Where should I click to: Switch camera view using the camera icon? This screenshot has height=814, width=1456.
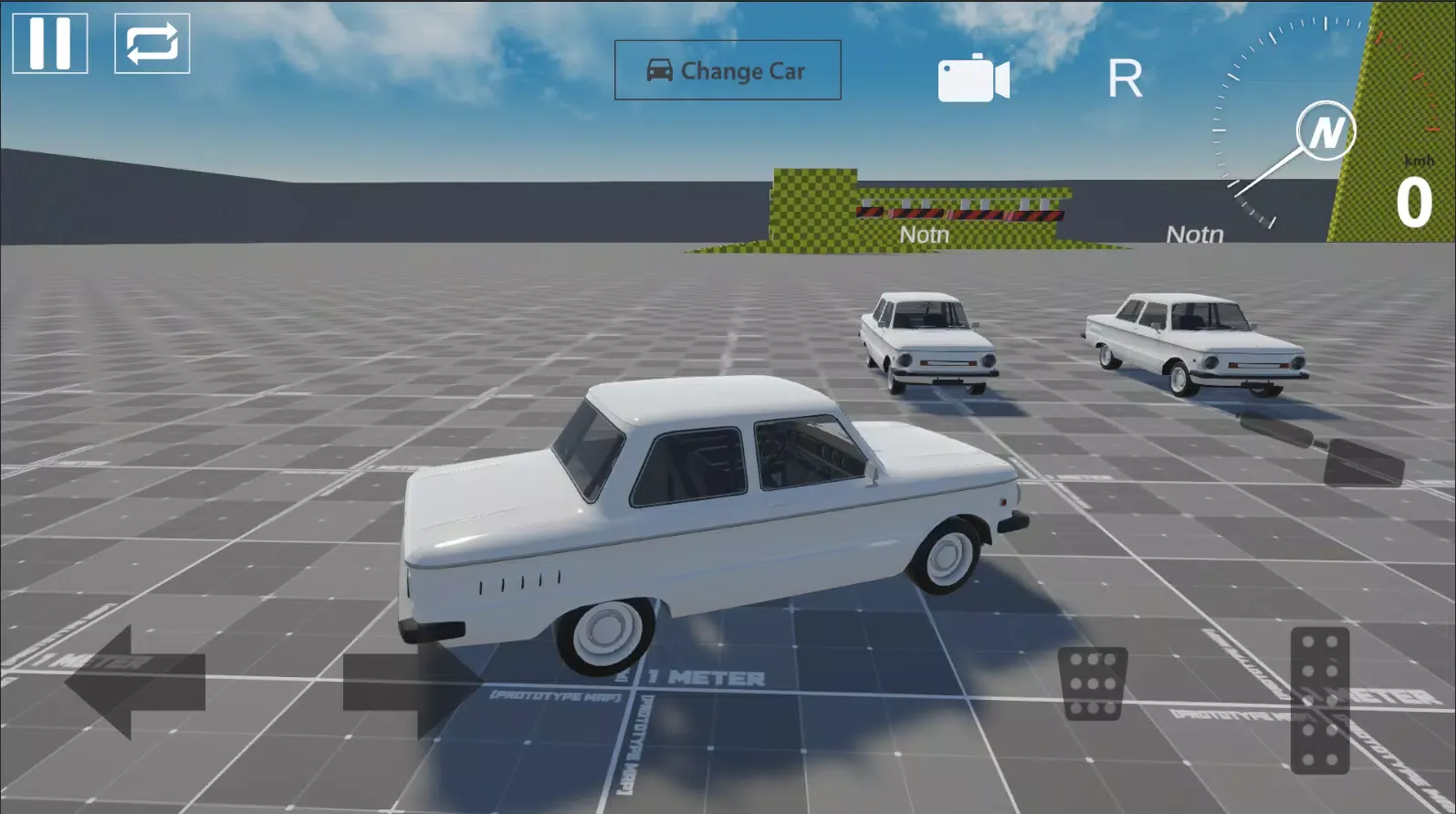point(973,77)
